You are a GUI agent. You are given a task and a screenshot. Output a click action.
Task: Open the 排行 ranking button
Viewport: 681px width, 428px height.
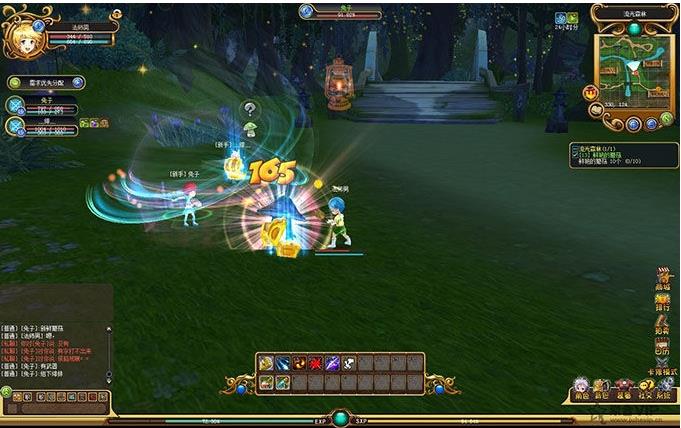click(662, 302)
